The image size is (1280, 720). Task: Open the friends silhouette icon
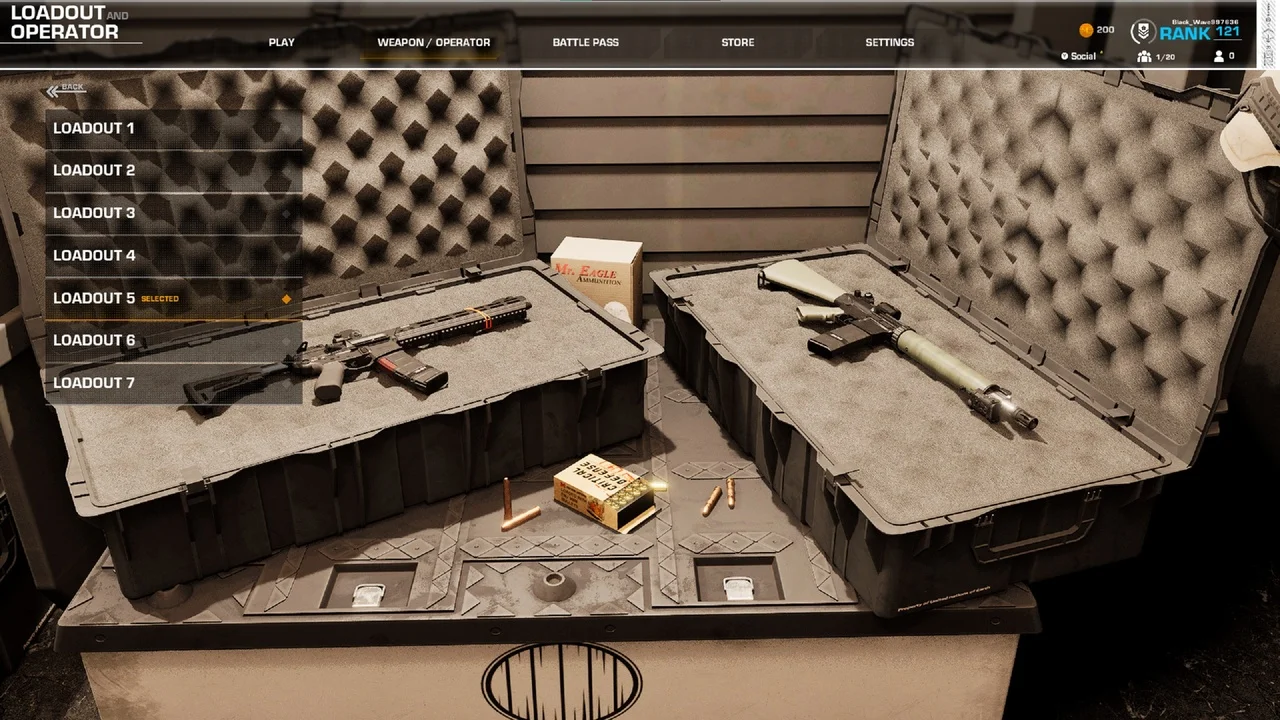pos(1218,57)
